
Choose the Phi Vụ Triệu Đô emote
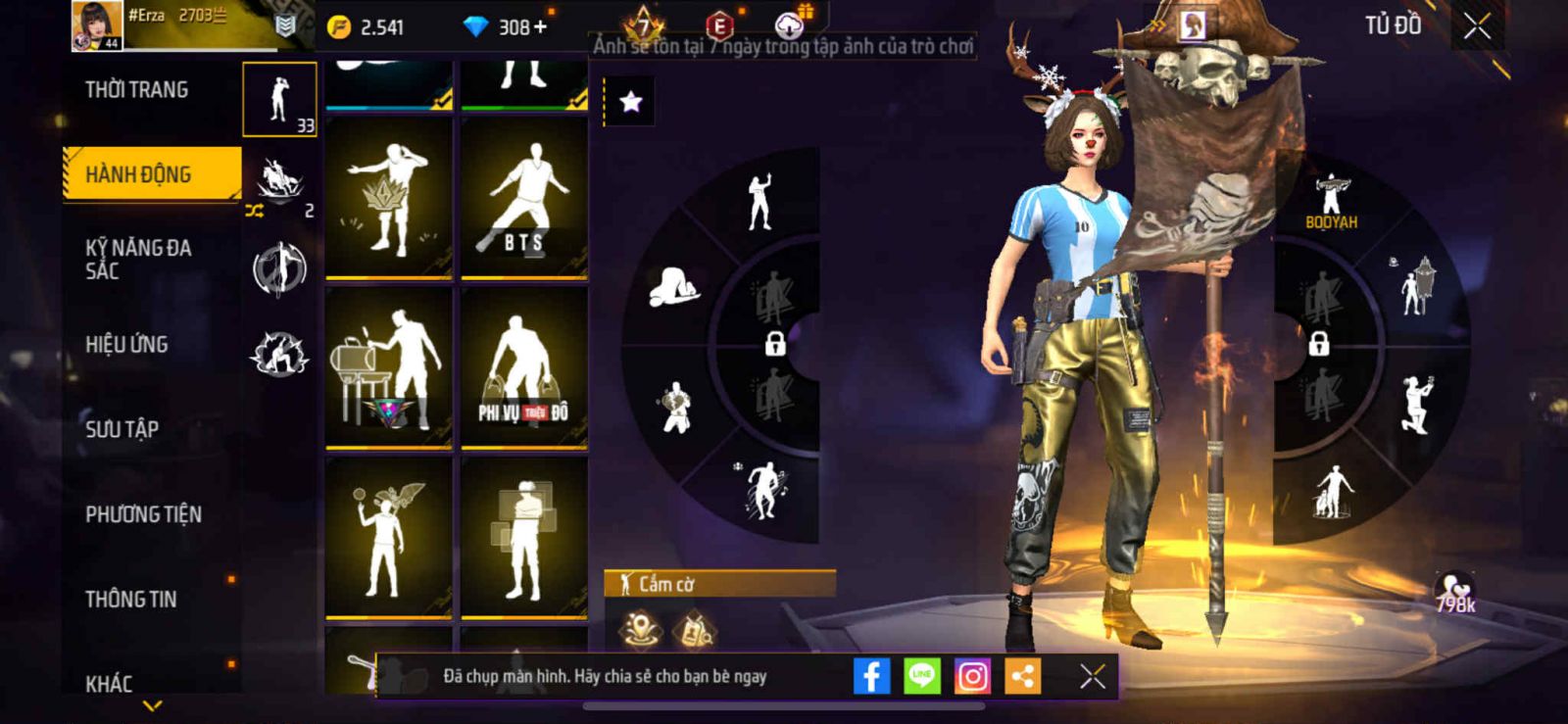tap(524, 367)
